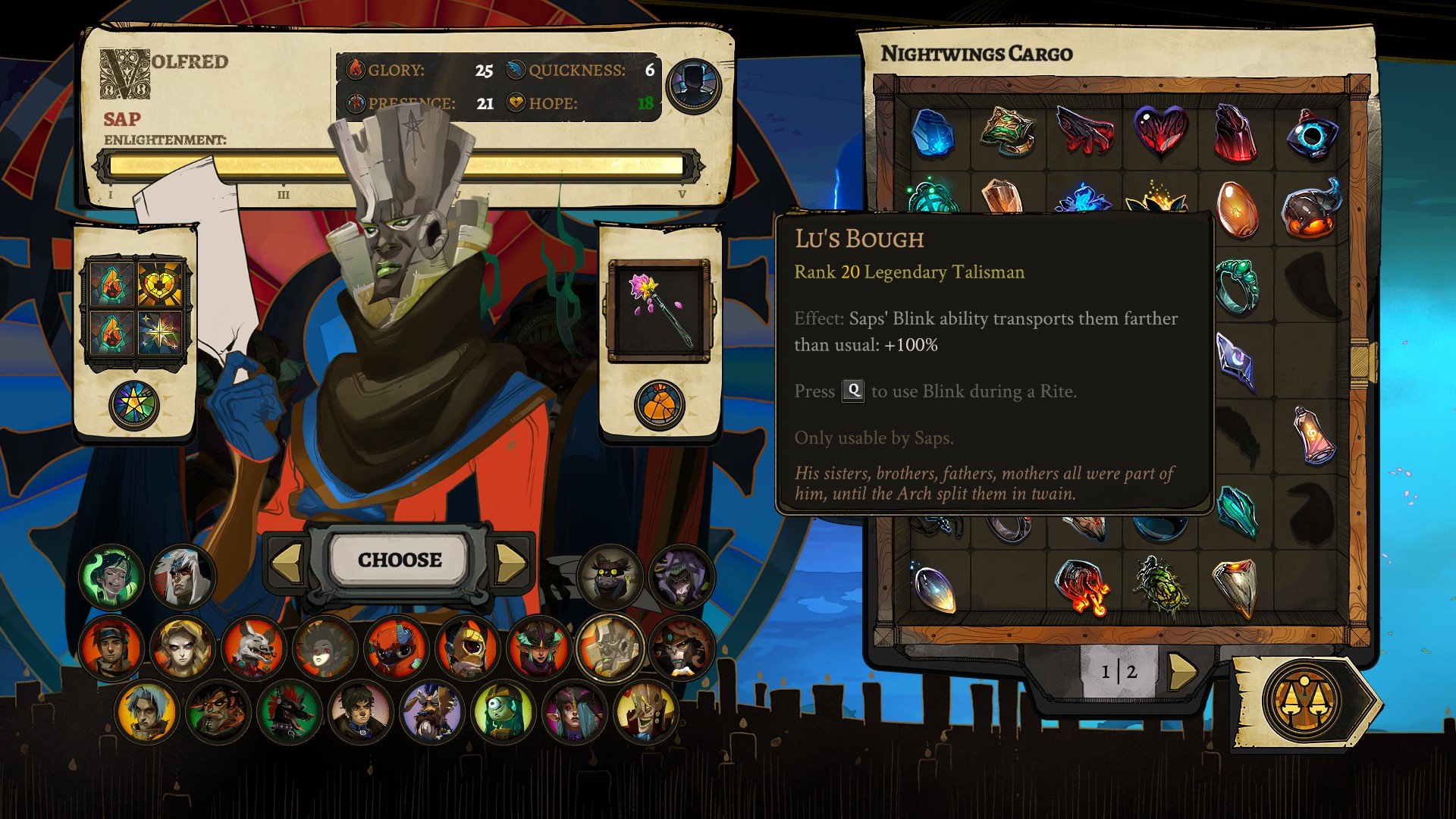Choose the glowing vial talisman
This screenshot has height=819, width=1456.
1314,435
